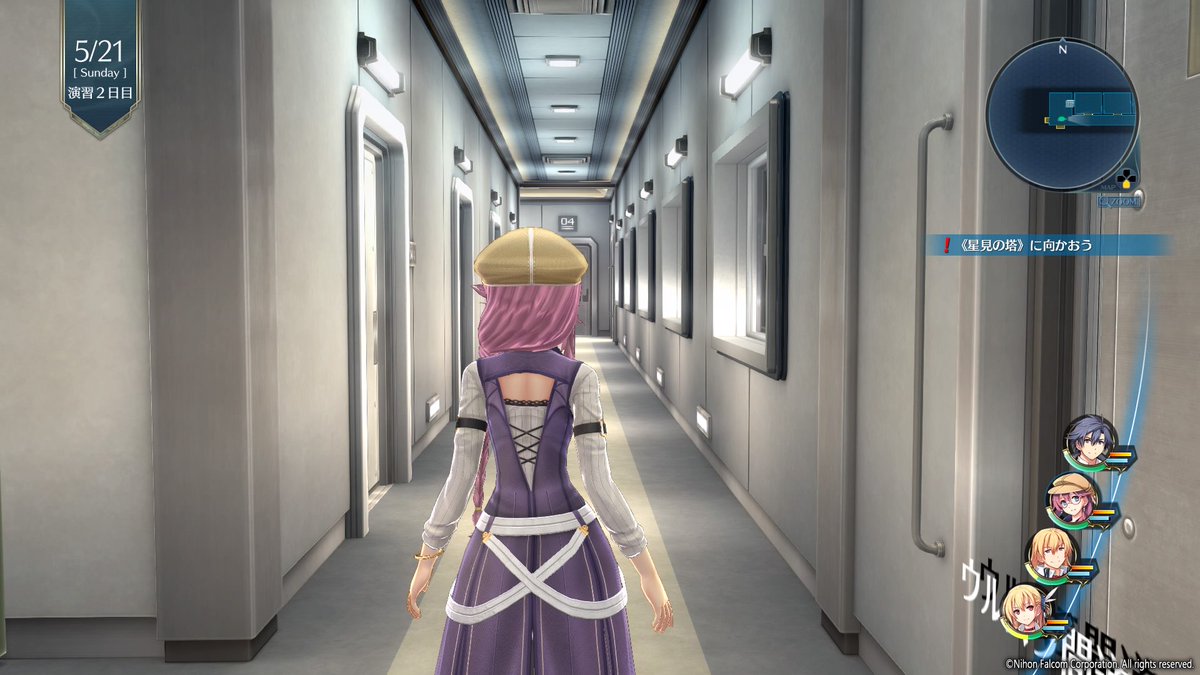The image size is (1200, 675).
Task: Choose the pink-haired girl with glasses portrait
Action: pyautogui.click(x=1071, y=498)
